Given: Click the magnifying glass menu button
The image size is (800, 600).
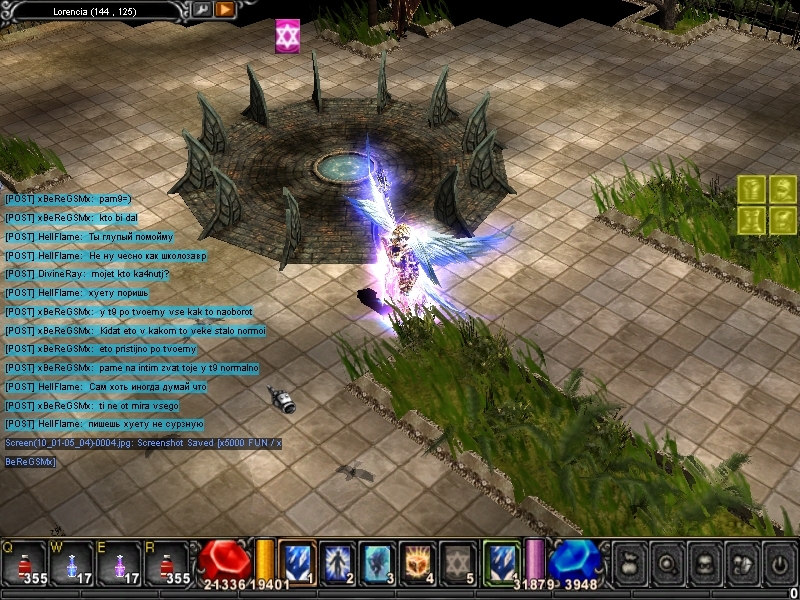Looking at the screenshot, I should (x=665, y=562).
